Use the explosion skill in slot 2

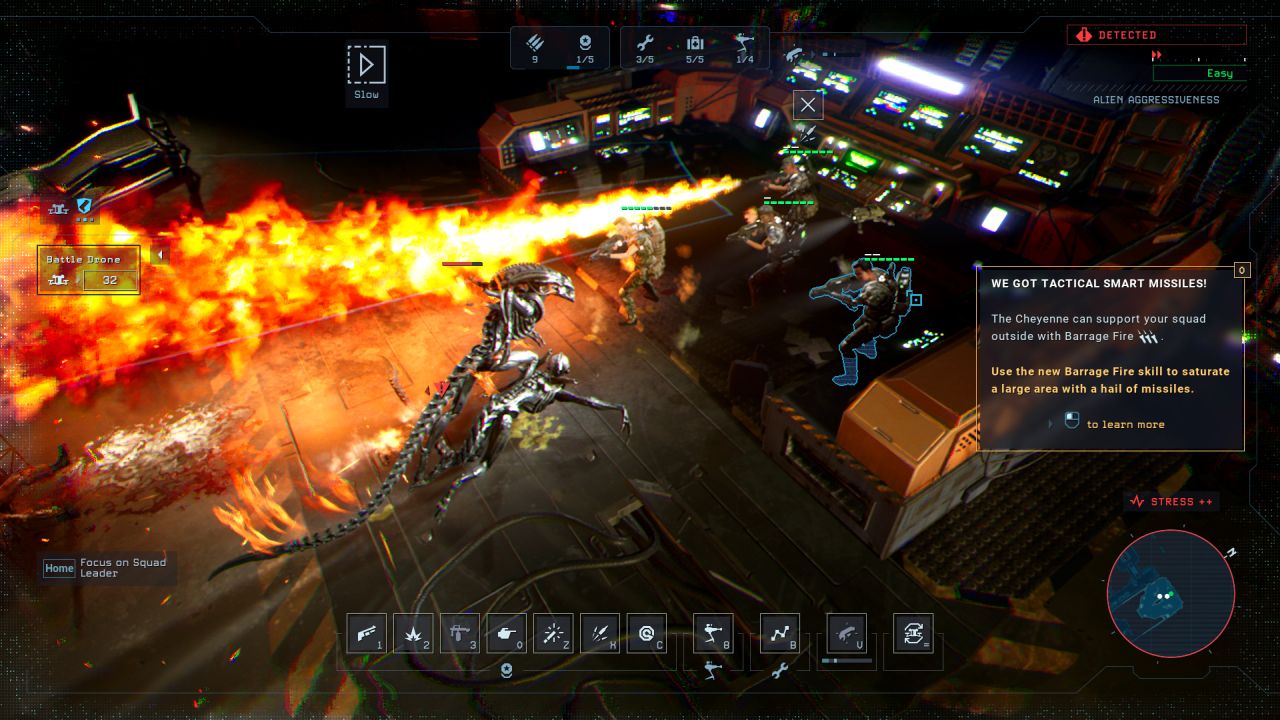[413, 633]
